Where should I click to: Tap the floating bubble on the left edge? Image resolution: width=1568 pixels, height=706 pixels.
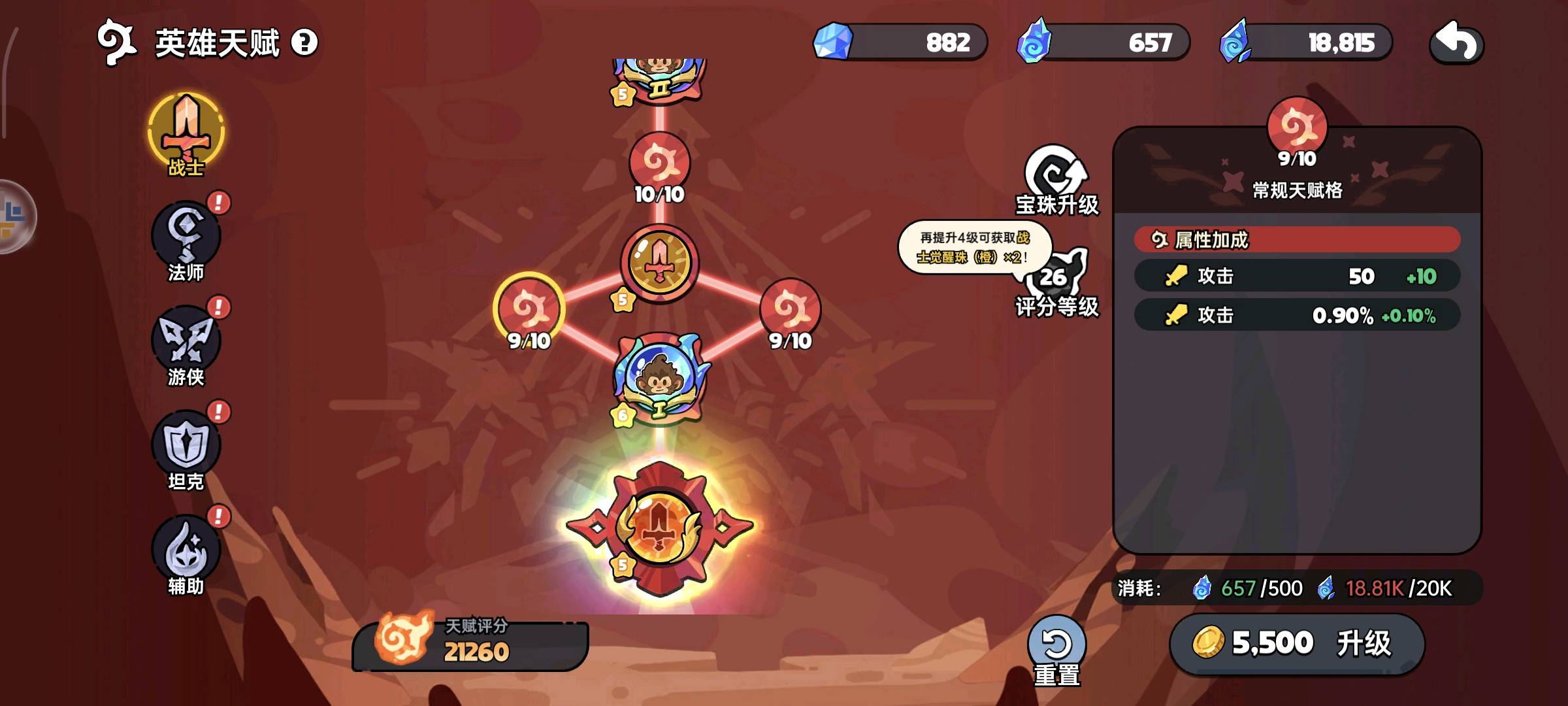click(x=13, y=216)
